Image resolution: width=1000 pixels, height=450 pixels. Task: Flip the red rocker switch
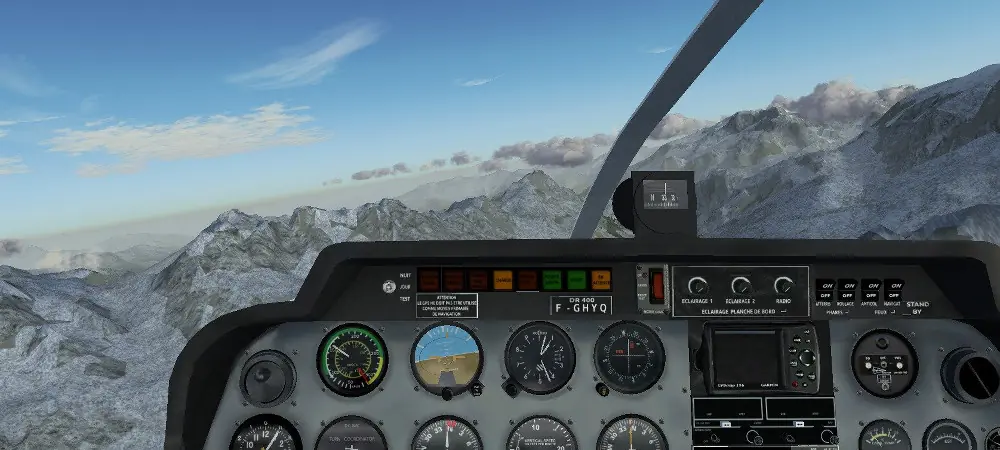pyautogui.click(x=656, y=286)
